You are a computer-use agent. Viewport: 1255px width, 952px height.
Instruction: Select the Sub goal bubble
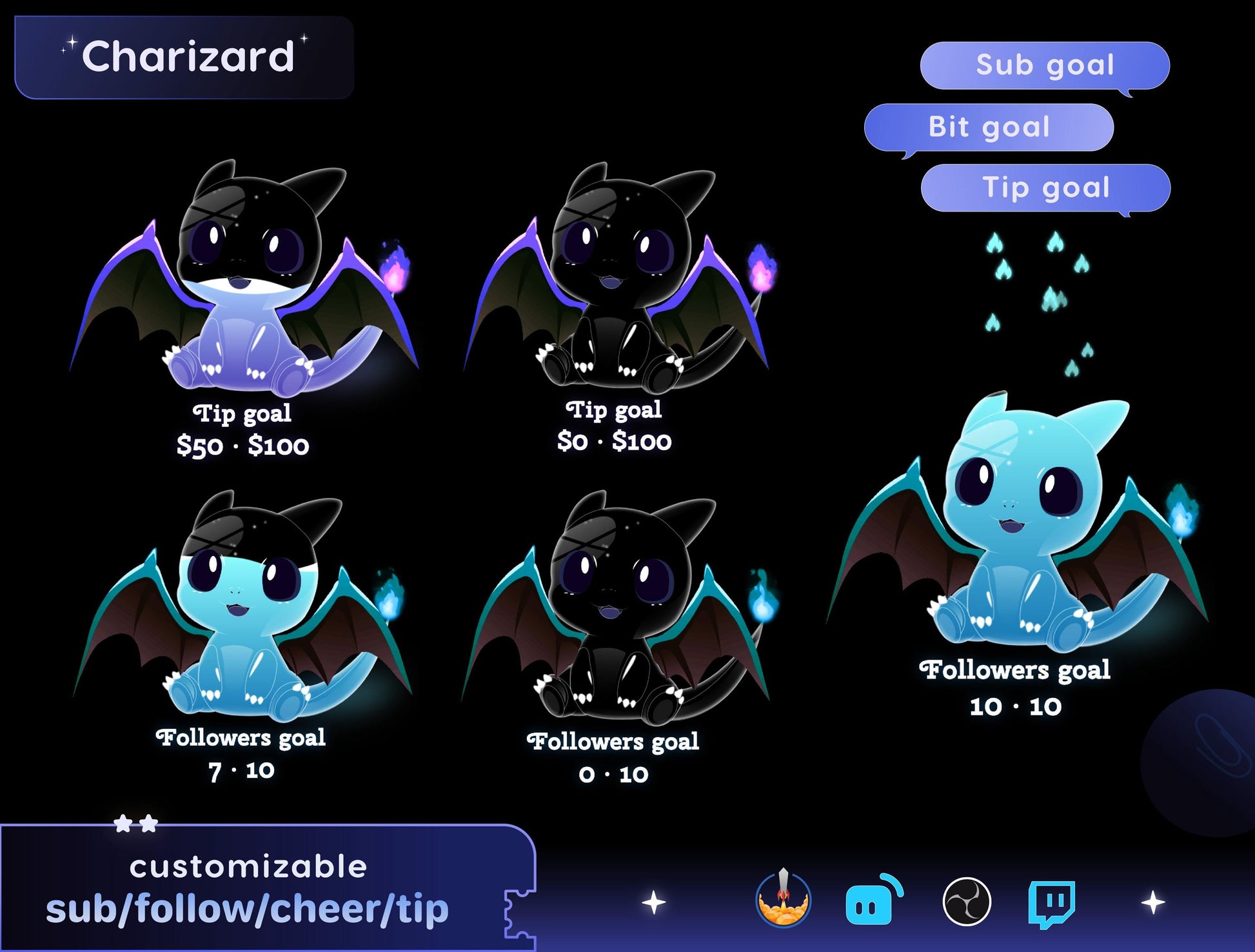click(x=1045, y=65)
